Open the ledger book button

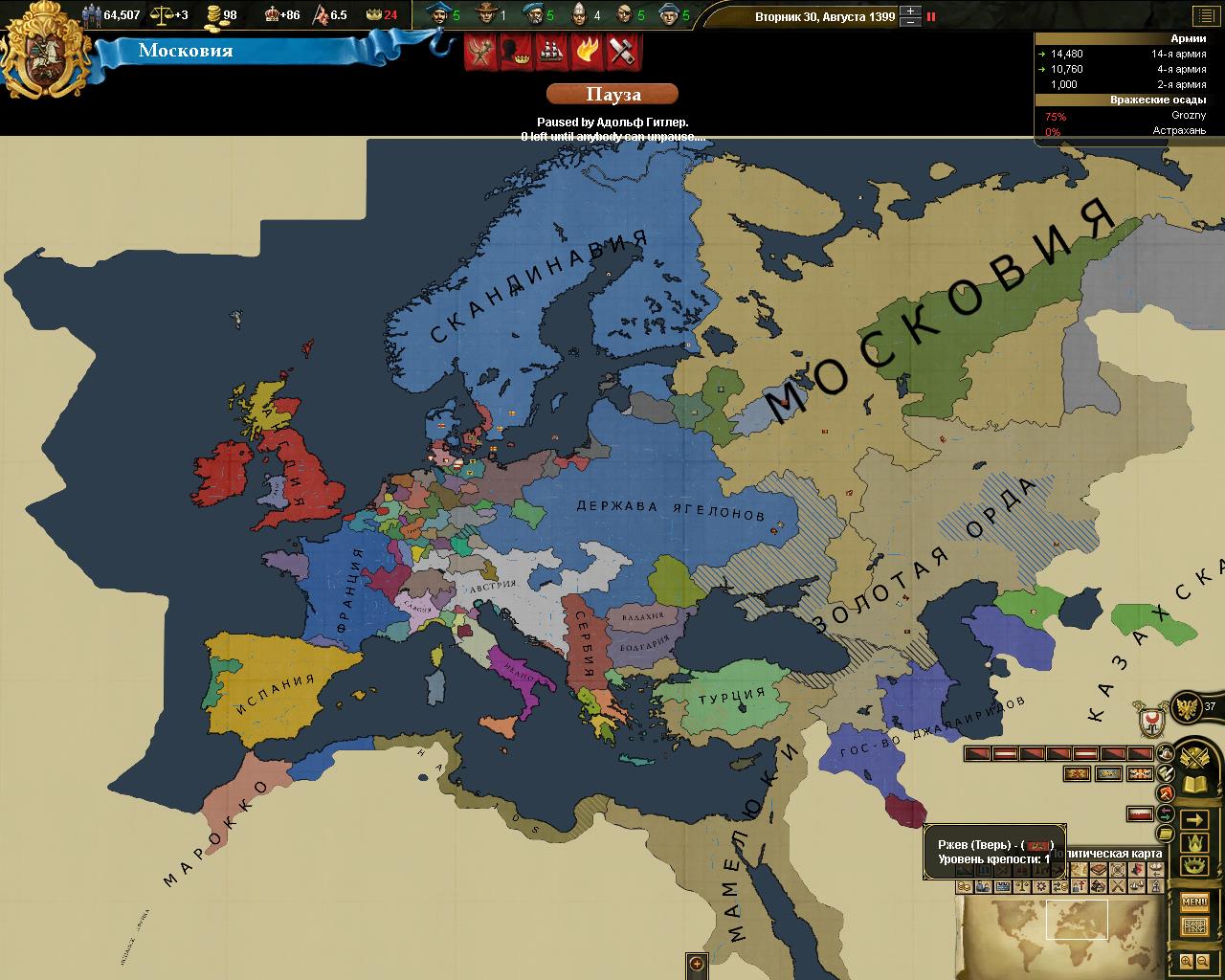(1194, 785)
